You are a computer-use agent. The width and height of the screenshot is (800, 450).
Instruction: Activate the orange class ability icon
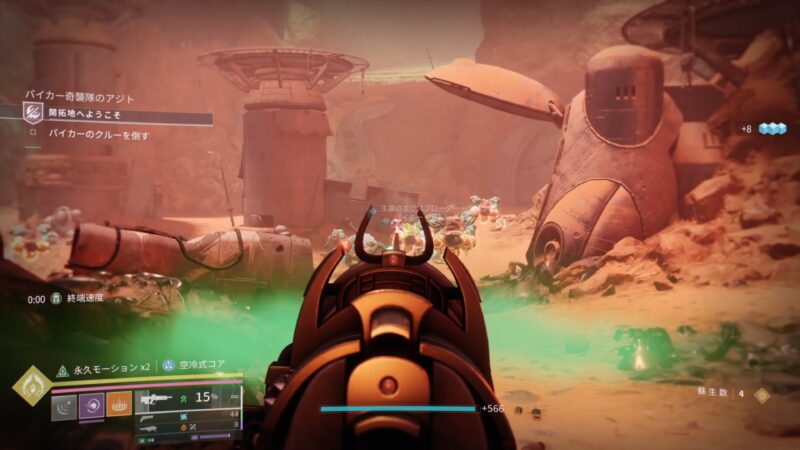118,403
